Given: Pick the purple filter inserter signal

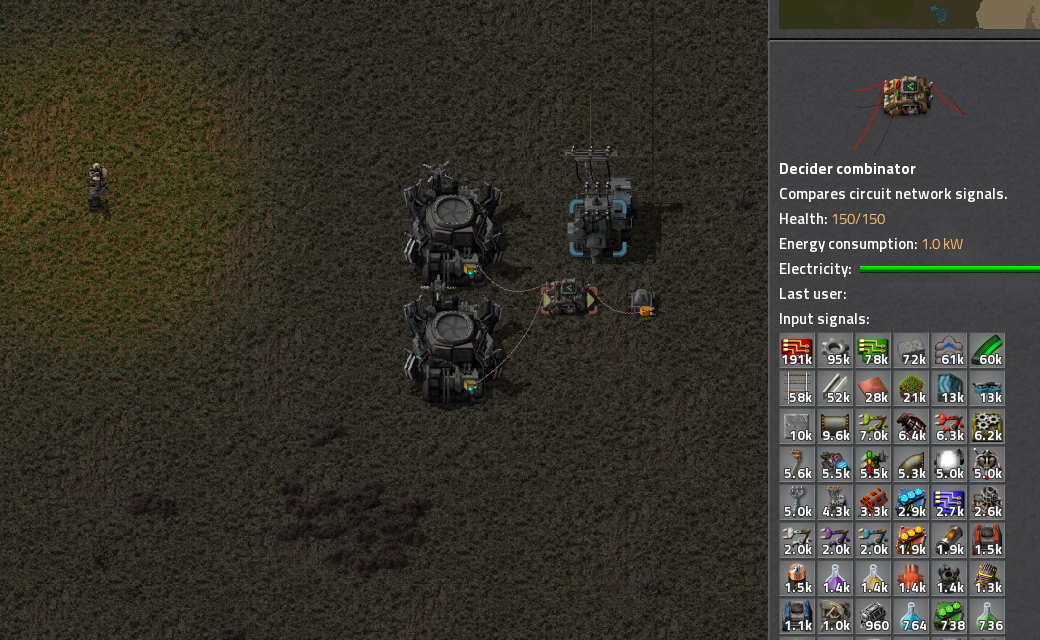Looking at the screenshot, I should pos(835,541).
